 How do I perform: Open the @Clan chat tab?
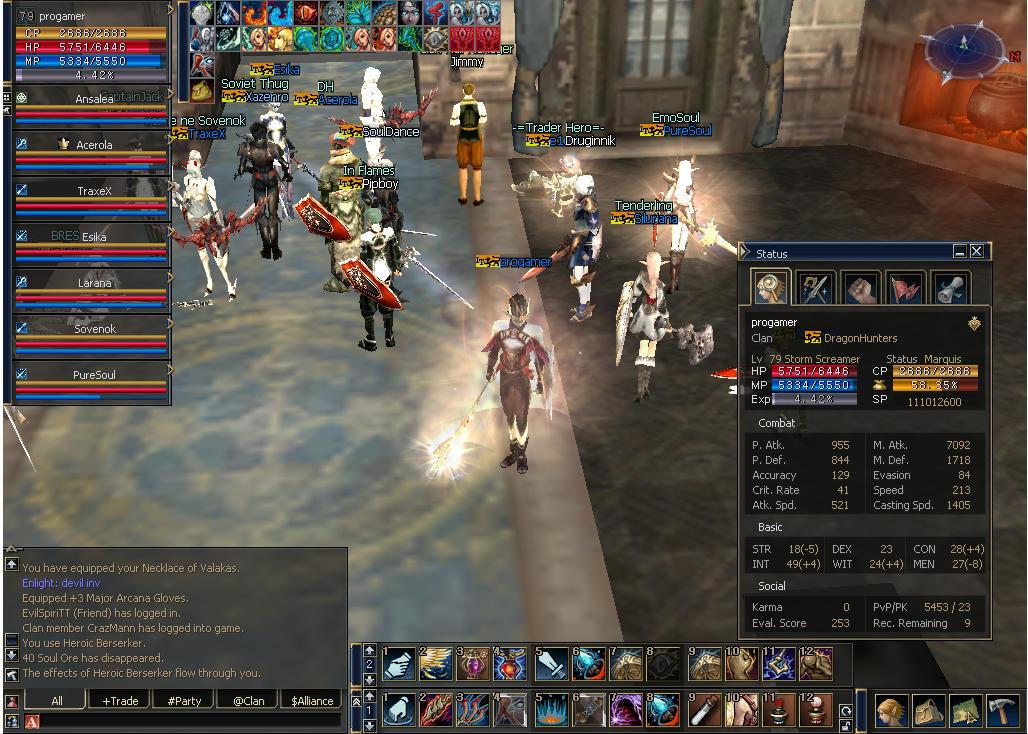point(248,700)
